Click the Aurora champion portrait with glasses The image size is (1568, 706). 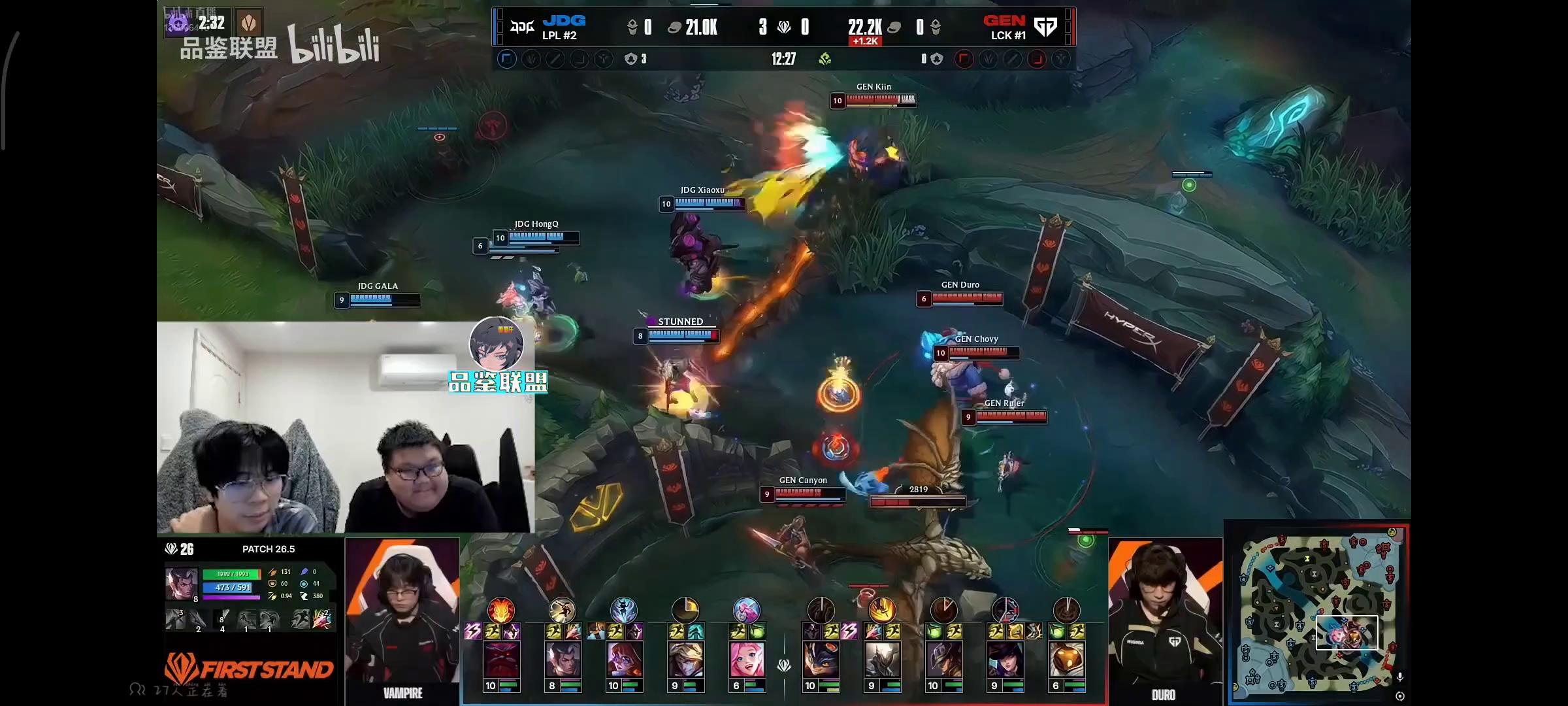pos(624,659)
